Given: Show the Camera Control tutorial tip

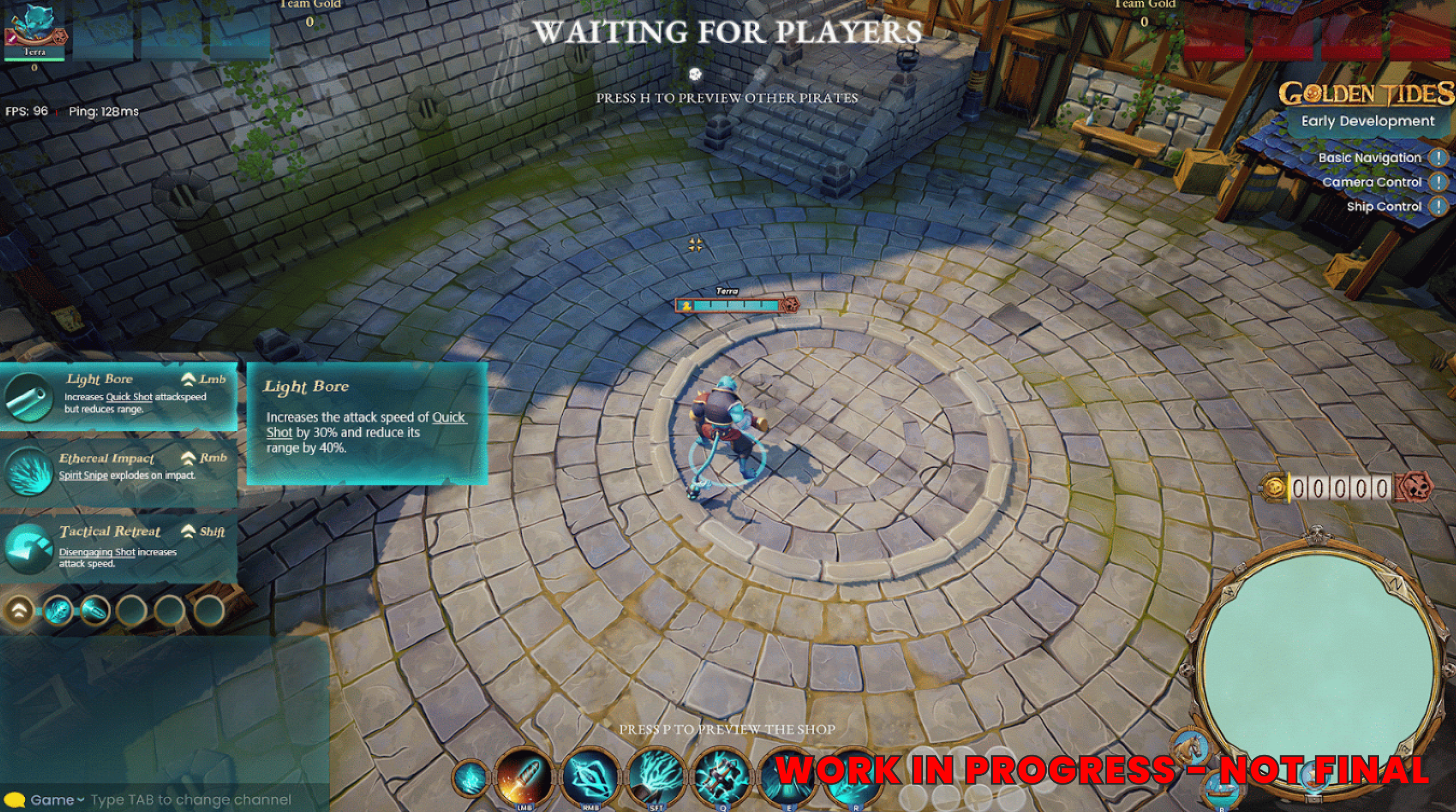Looking at the screenshot, I should click(1439, 183).
